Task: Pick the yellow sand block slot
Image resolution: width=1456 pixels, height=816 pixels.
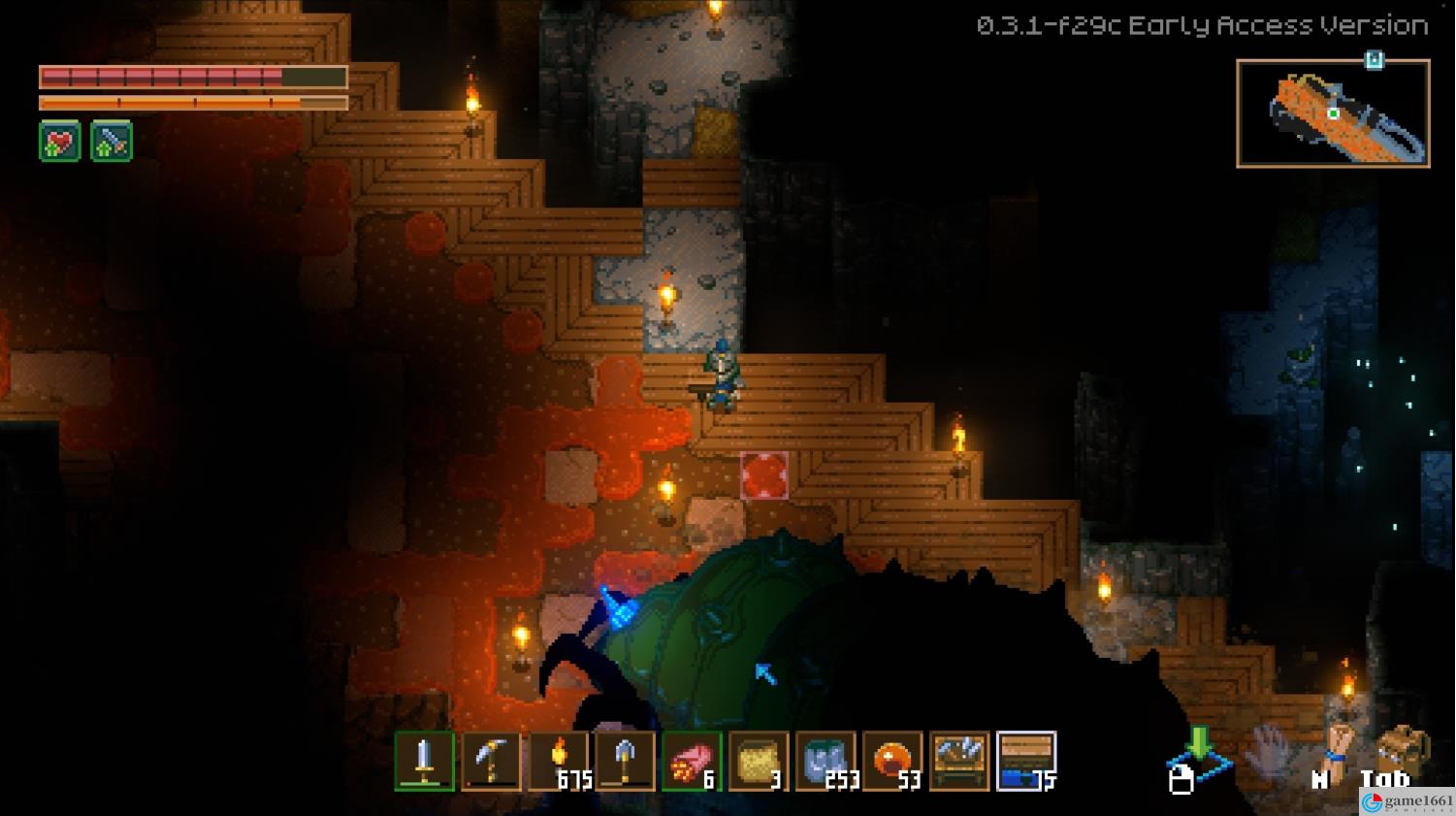Action: [759, 761]
